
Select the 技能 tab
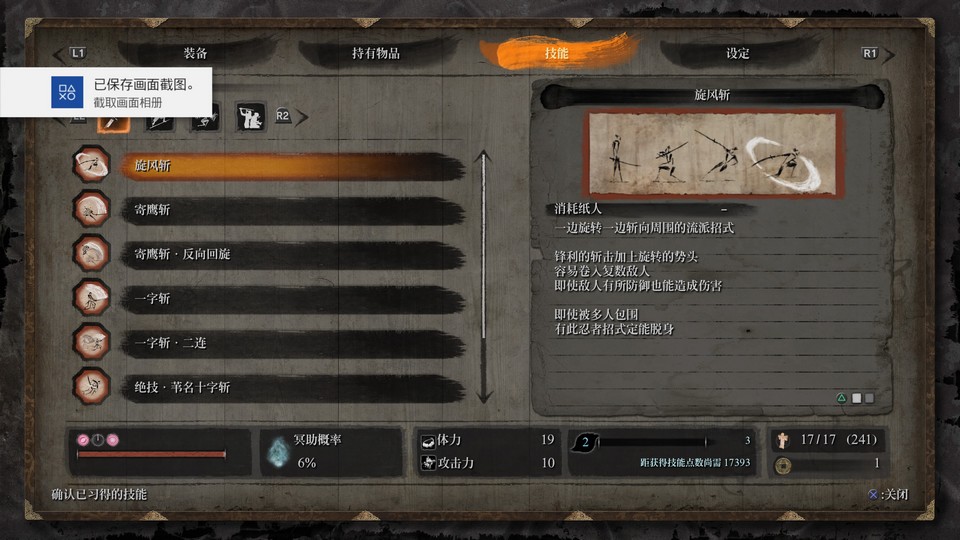click(556, 53)
